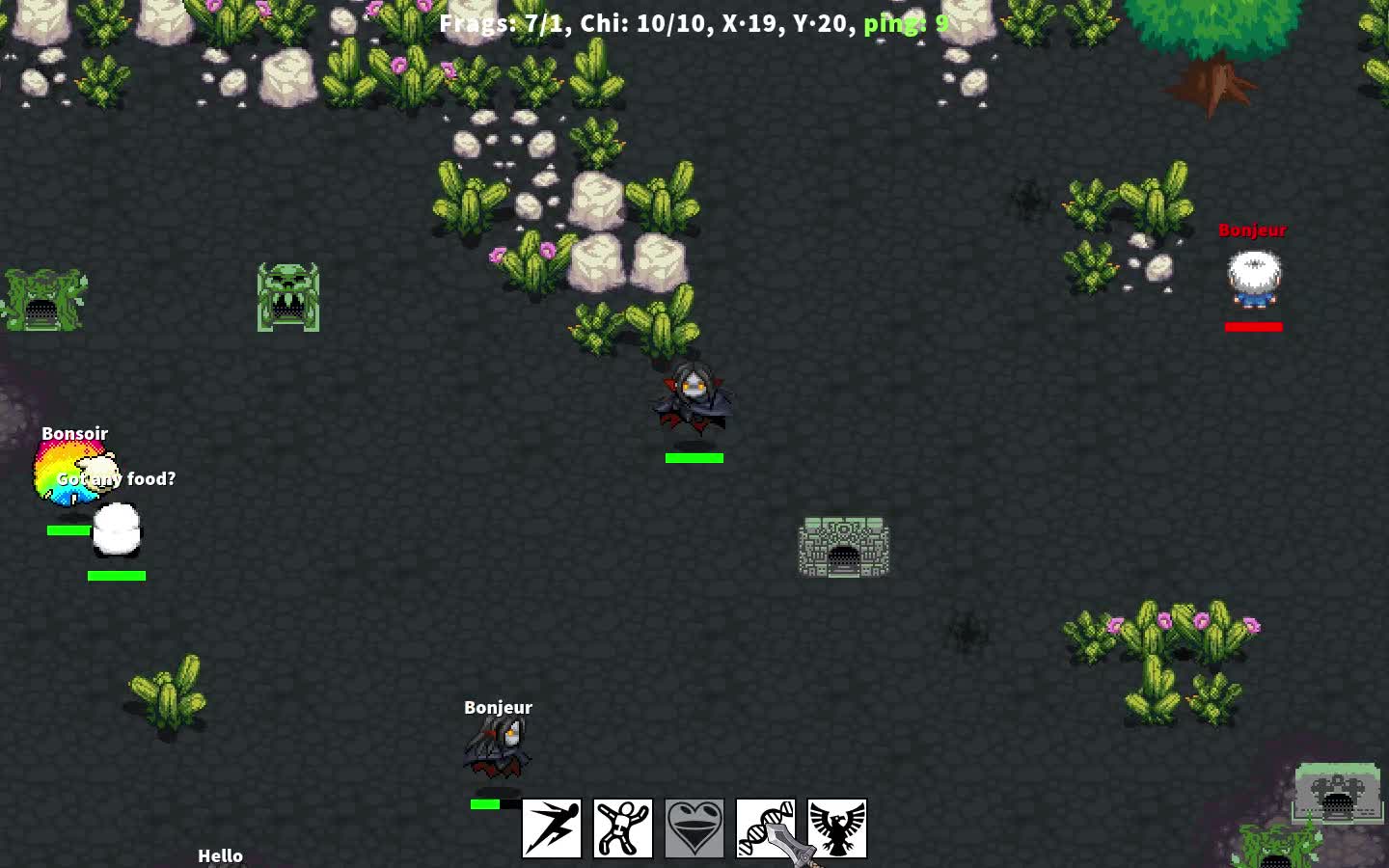
Task: Click the Bonsoir name label
Action: click(x=75, y=433)
